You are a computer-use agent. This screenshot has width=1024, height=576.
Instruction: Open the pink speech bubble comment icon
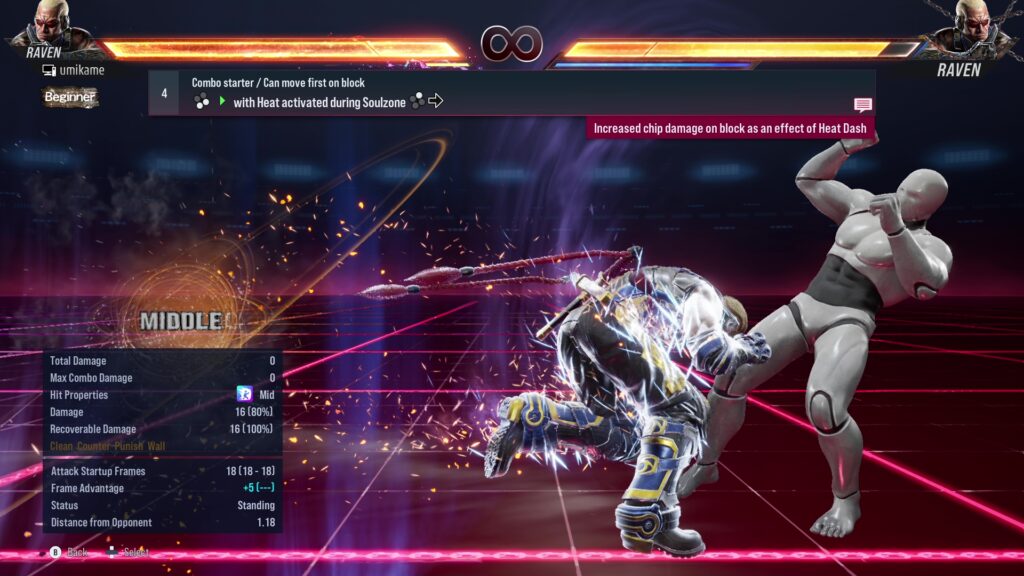(862, 104)
